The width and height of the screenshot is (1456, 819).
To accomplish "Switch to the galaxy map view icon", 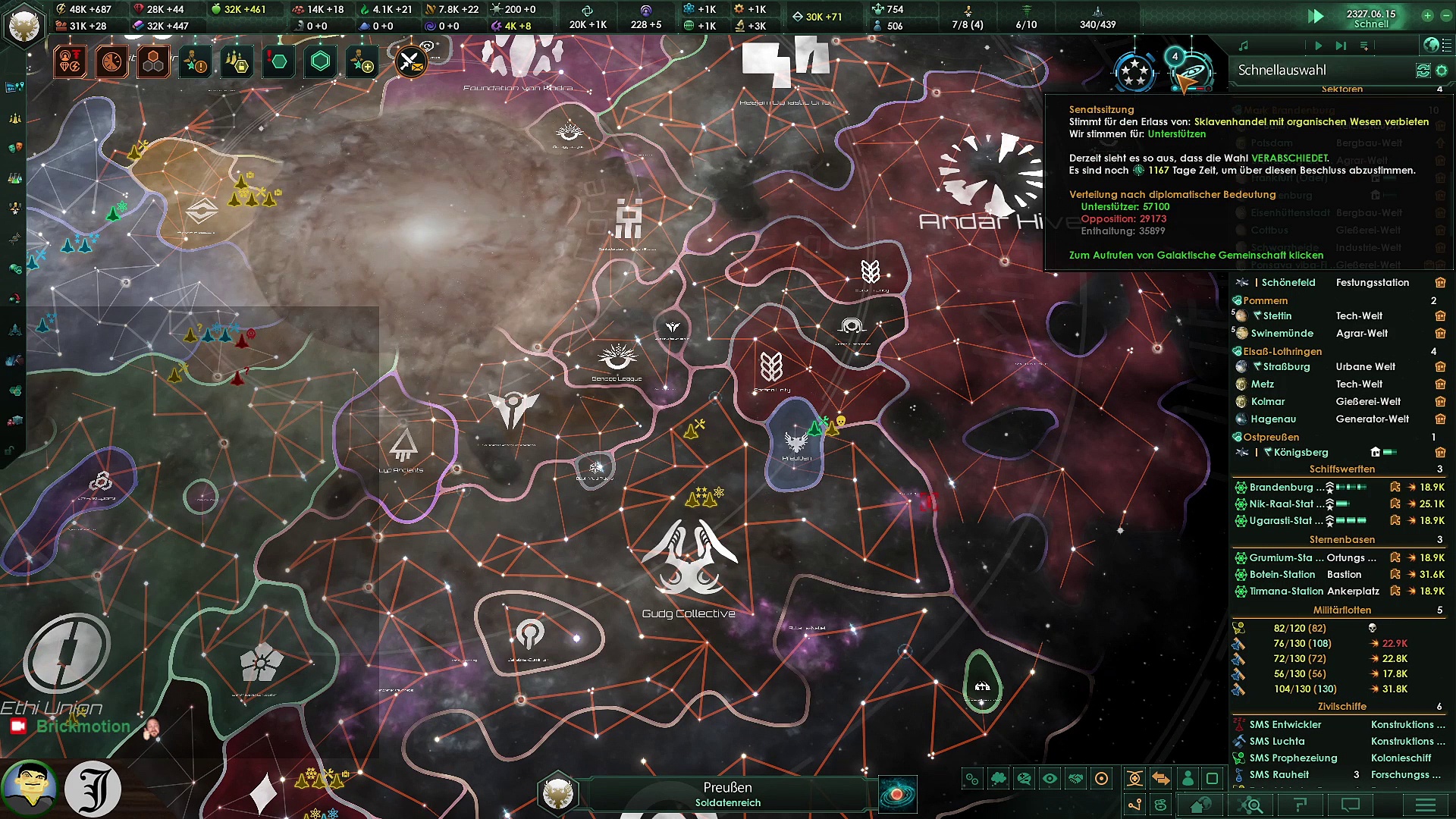I will [897, 794].
